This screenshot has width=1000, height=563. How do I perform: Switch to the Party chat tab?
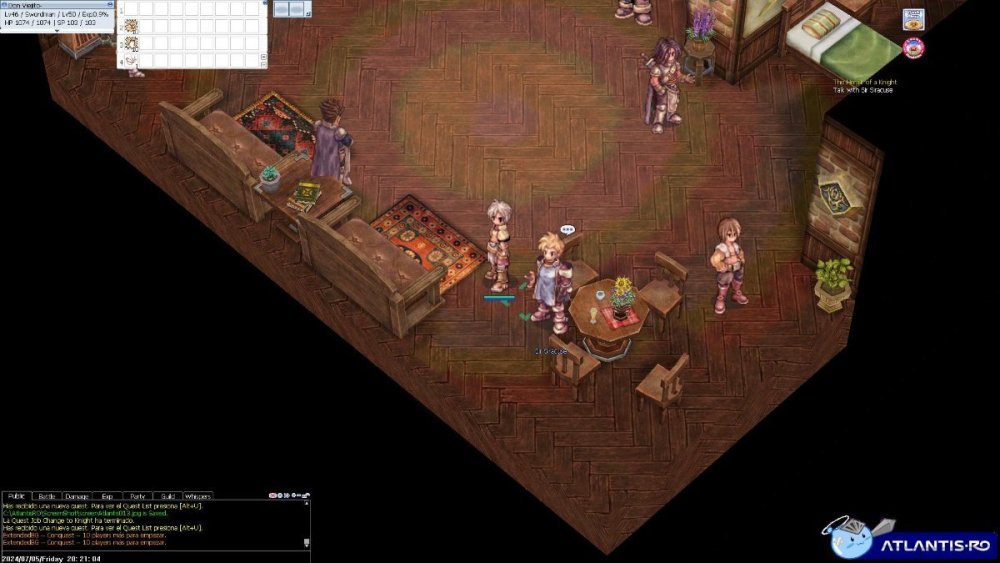[137, 496]
